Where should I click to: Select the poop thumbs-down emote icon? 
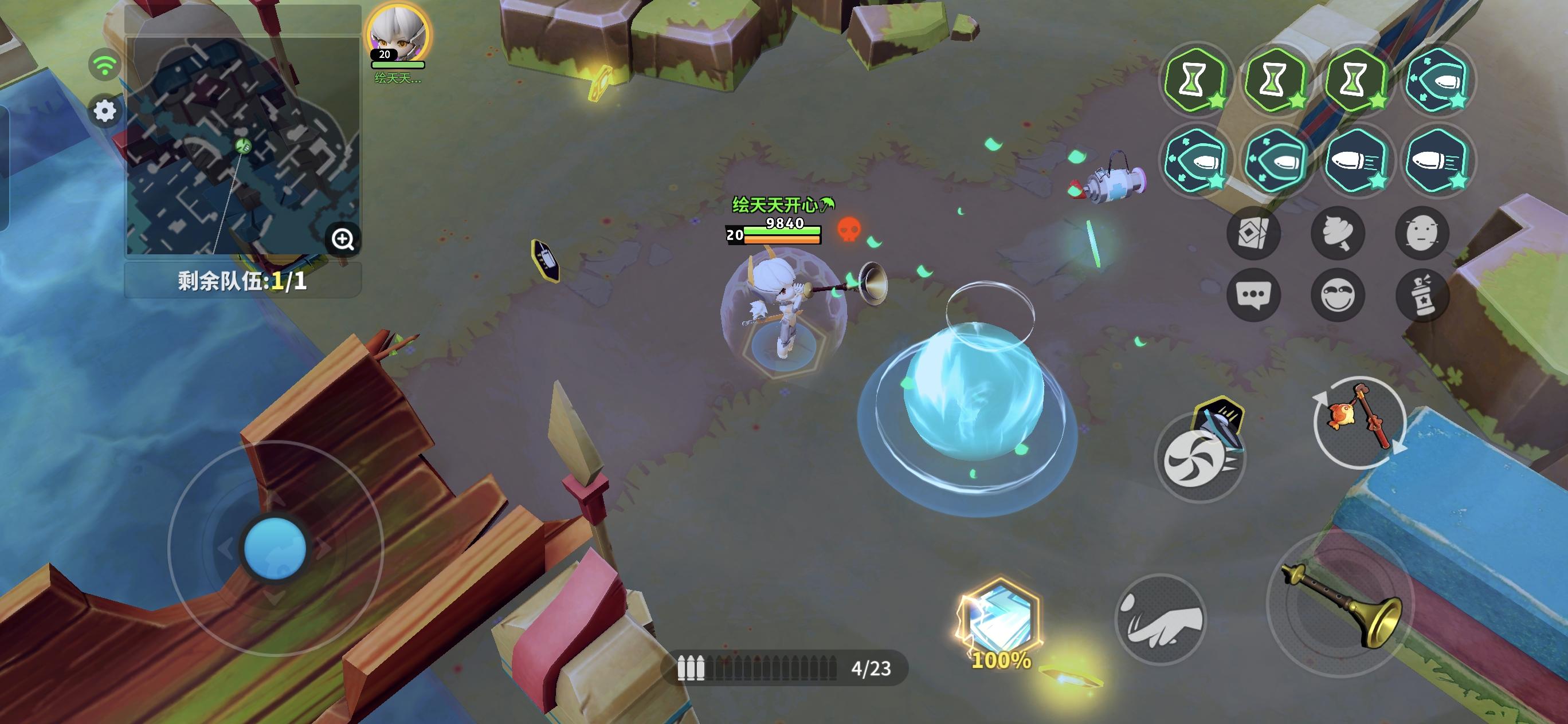(1338, 234)
